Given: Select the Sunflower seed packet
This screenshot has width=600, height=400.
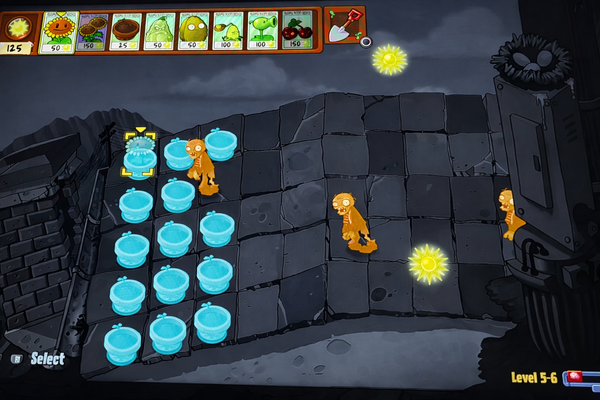Looking at the screenshot, I should click(58, 32).
